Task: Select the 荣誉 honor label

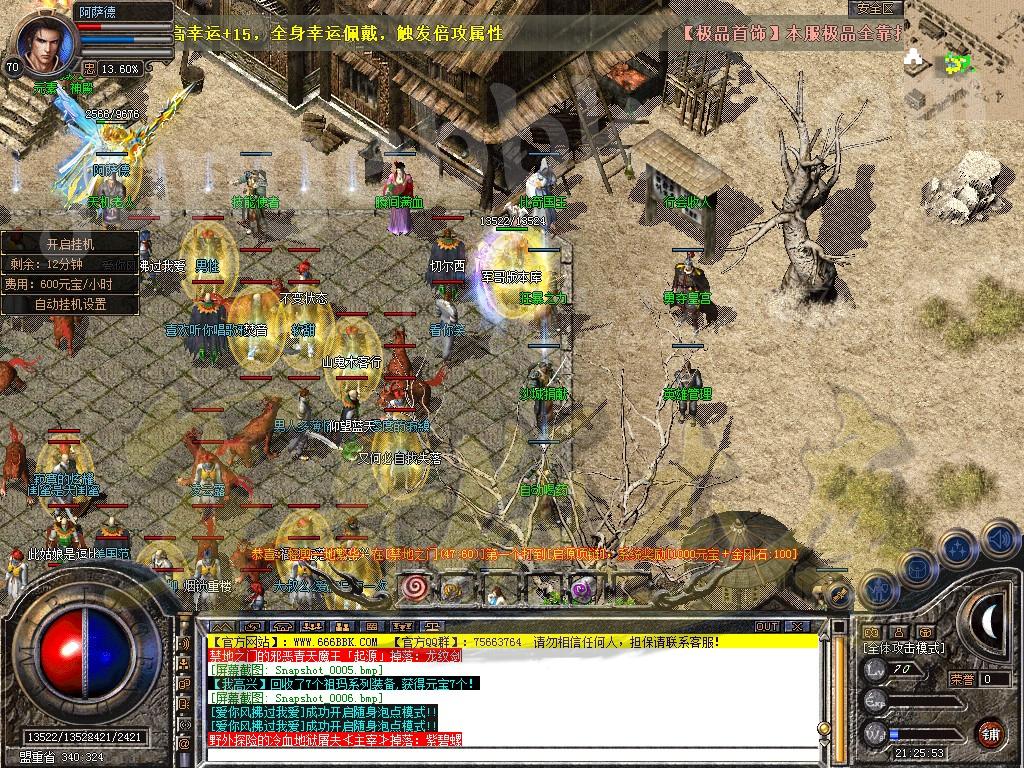Action: coord(962,679)
